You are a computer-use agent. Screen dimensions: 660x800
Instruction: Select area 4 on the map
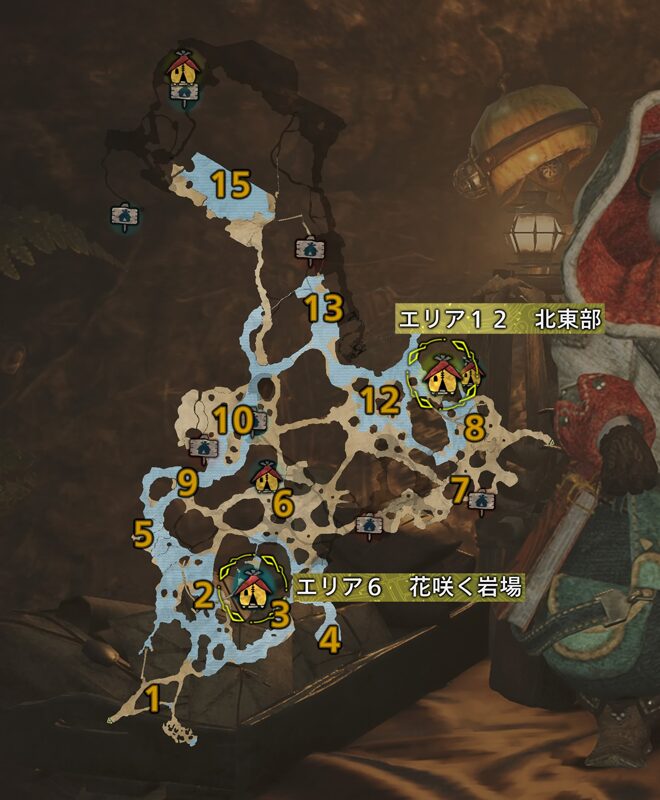[x=330, y=639]
